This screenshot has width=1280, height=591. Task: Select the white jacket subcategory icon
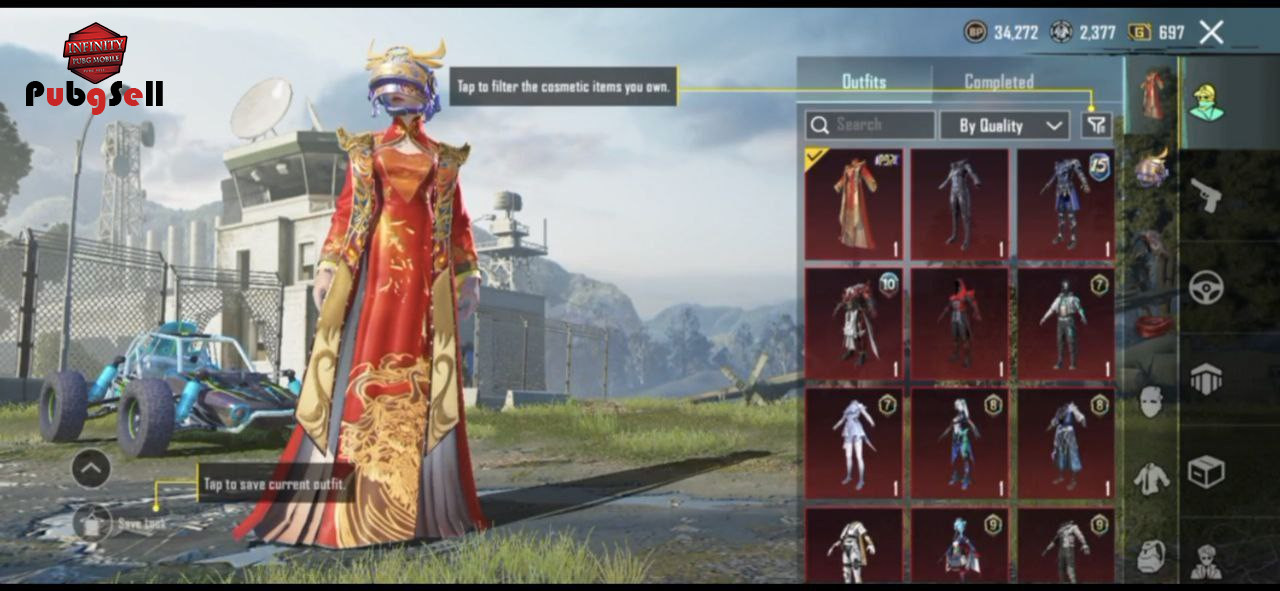tap(1151, 478)
